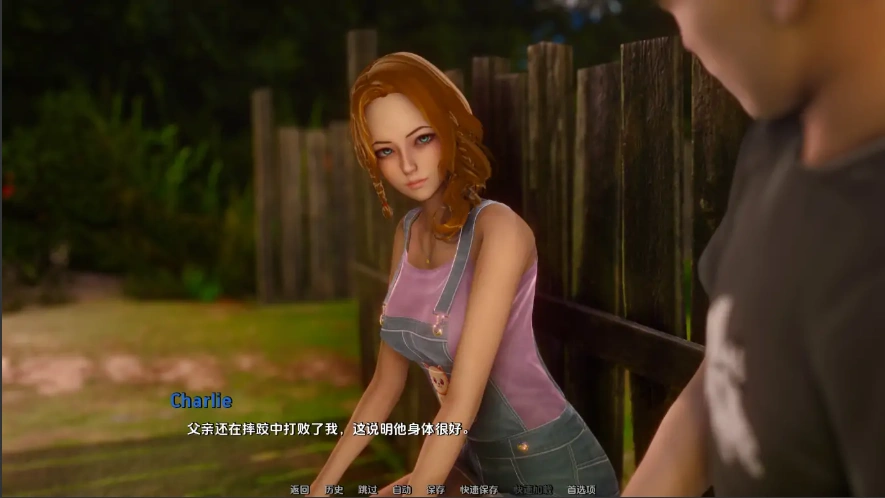Open 首选项 (Preferences) settings

pyautogui.click(x=581, y=490)
